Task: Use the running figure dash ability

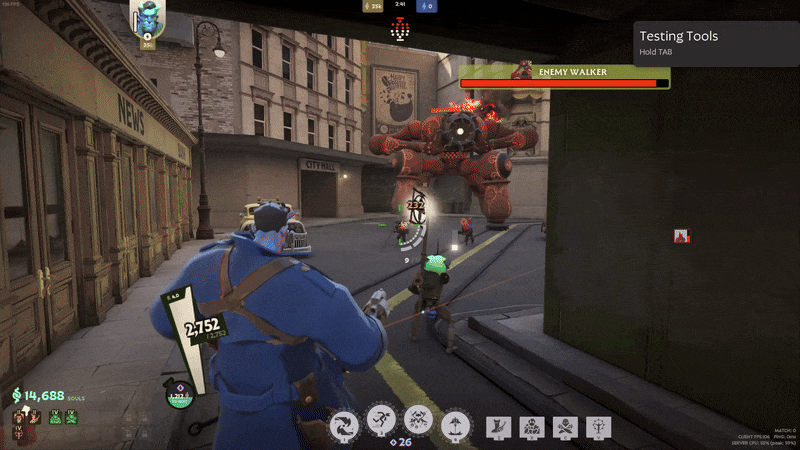Action: [381, 422]
